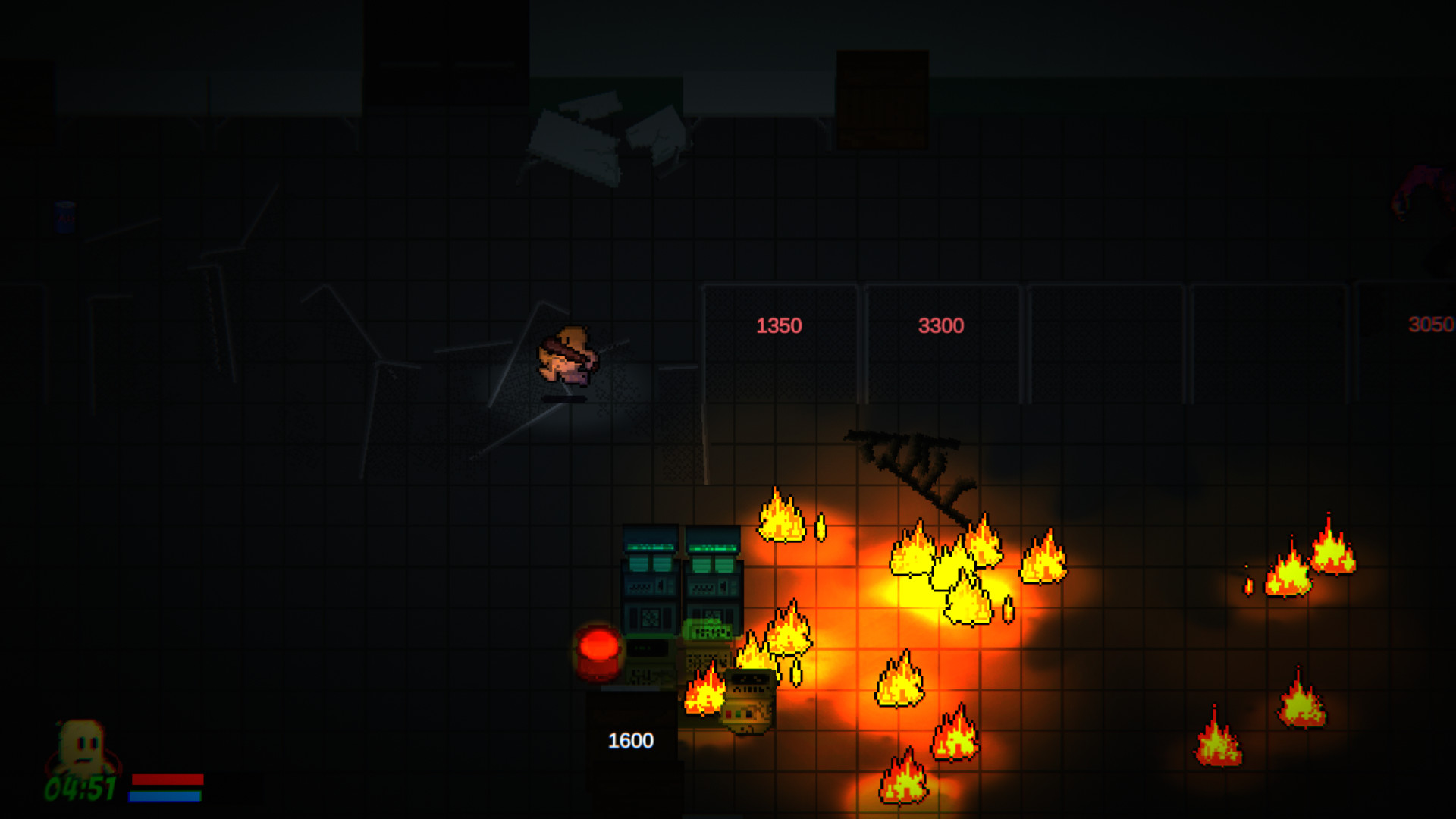1456x819 pixels.
Task: Select the damage number 3050 at screen edge
Action: [x=1429, y=325]
